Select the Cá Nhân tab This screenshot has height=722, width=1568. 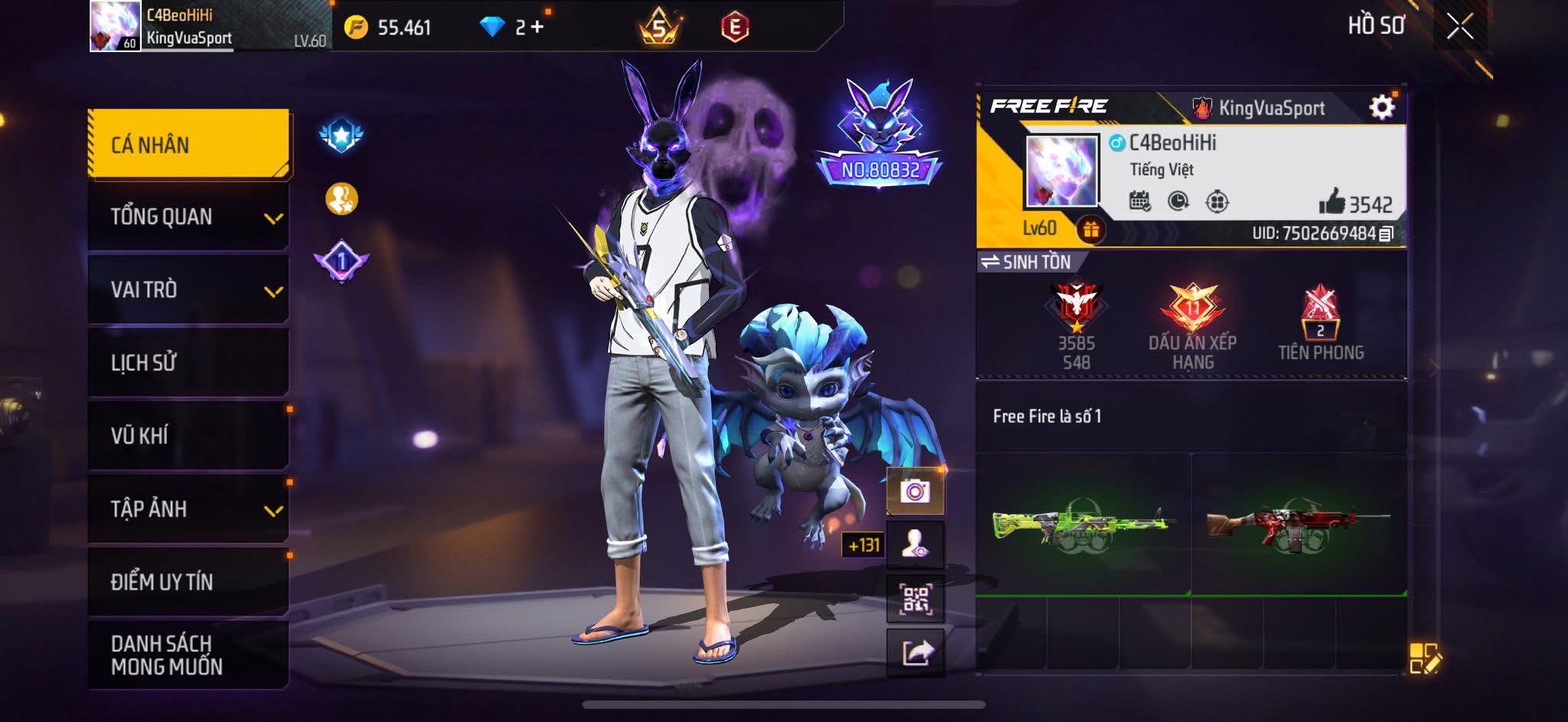(188, 145)
